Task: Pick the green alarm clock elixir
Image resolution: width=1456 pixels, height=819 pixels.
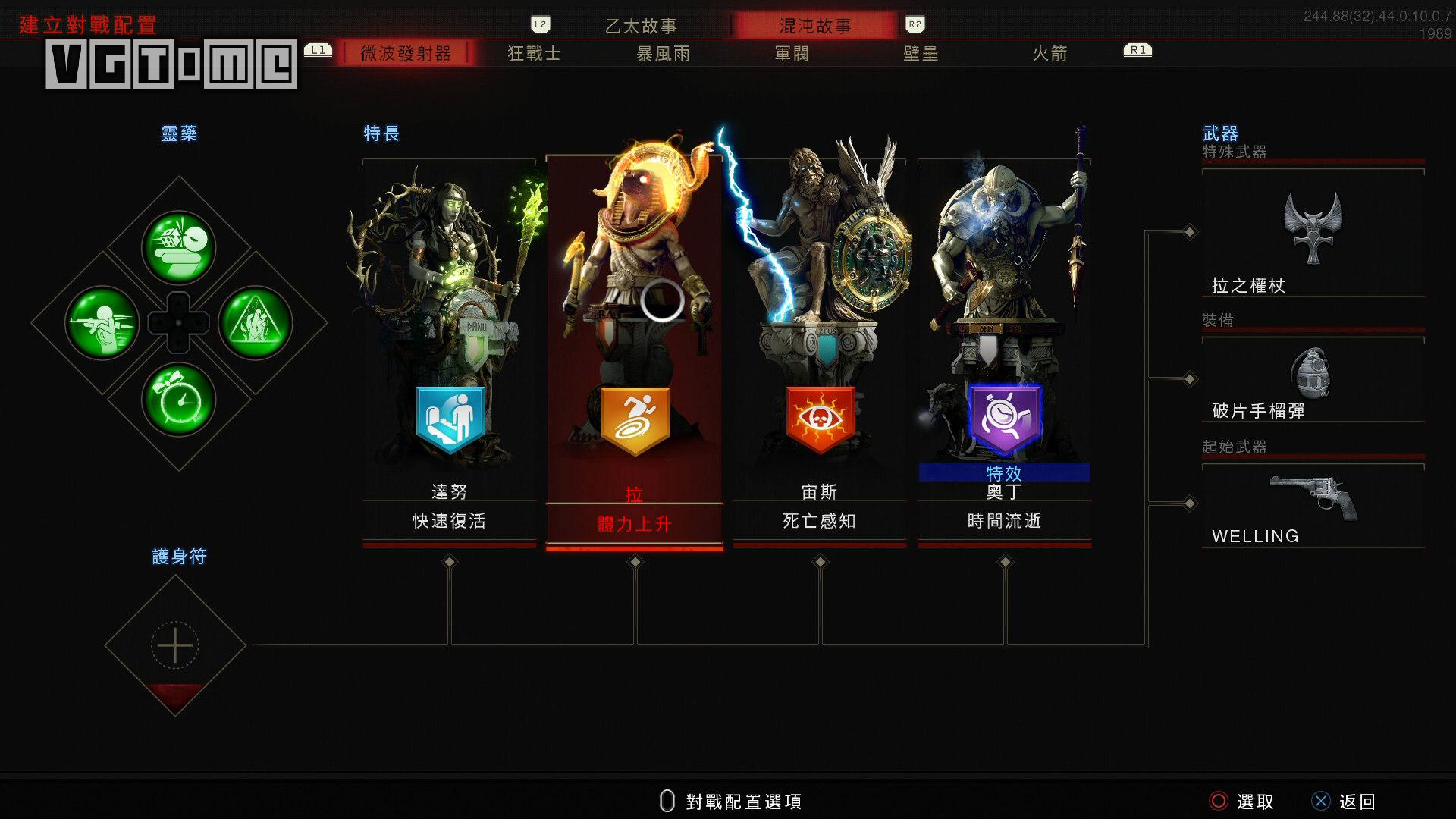Action: [179, 400]
